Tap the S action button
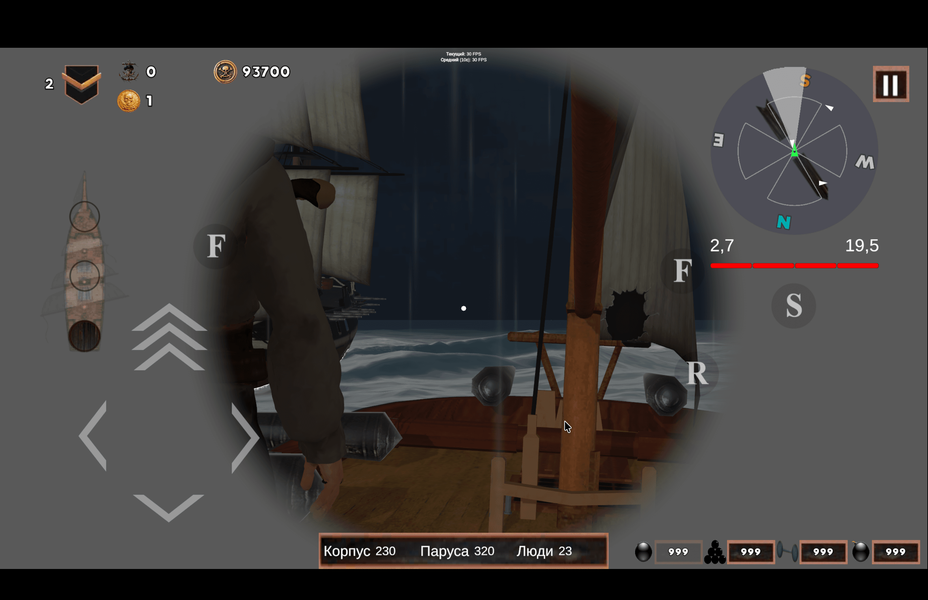This screenshot has height=600, width=928. coord(793,306)
